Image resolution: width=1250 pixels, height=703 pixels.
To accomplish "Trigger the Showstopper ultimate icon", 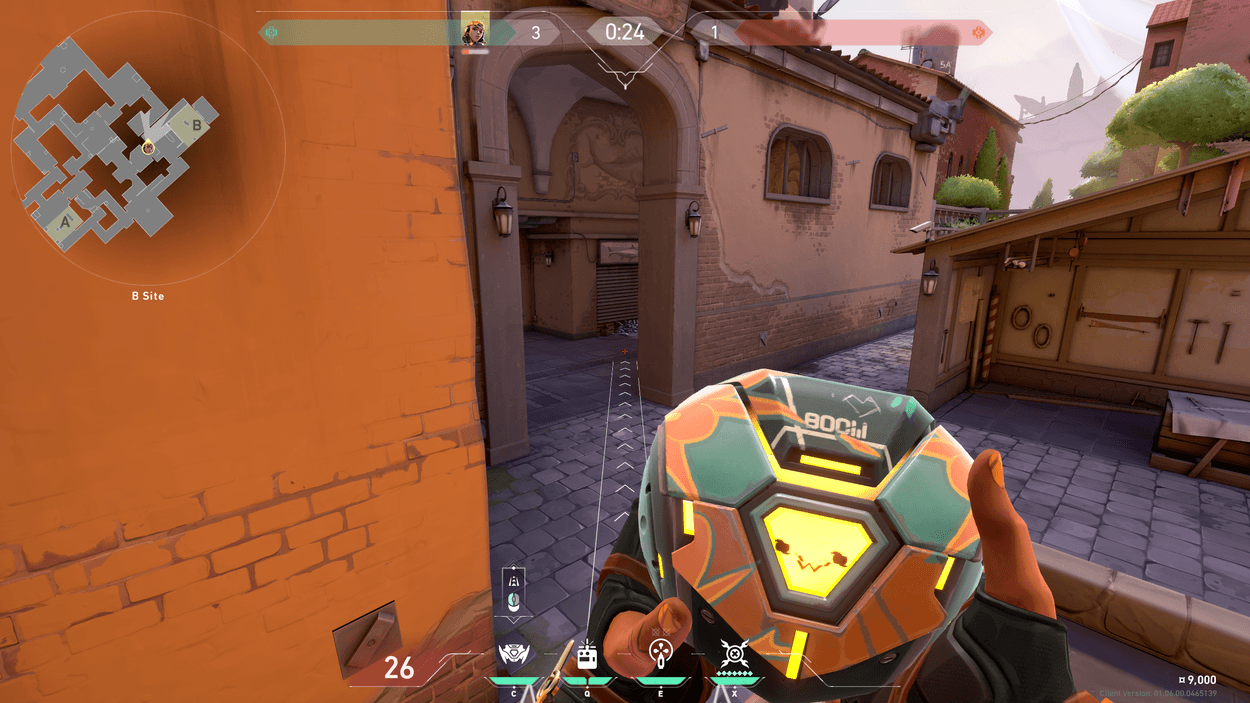I will 734,656.
